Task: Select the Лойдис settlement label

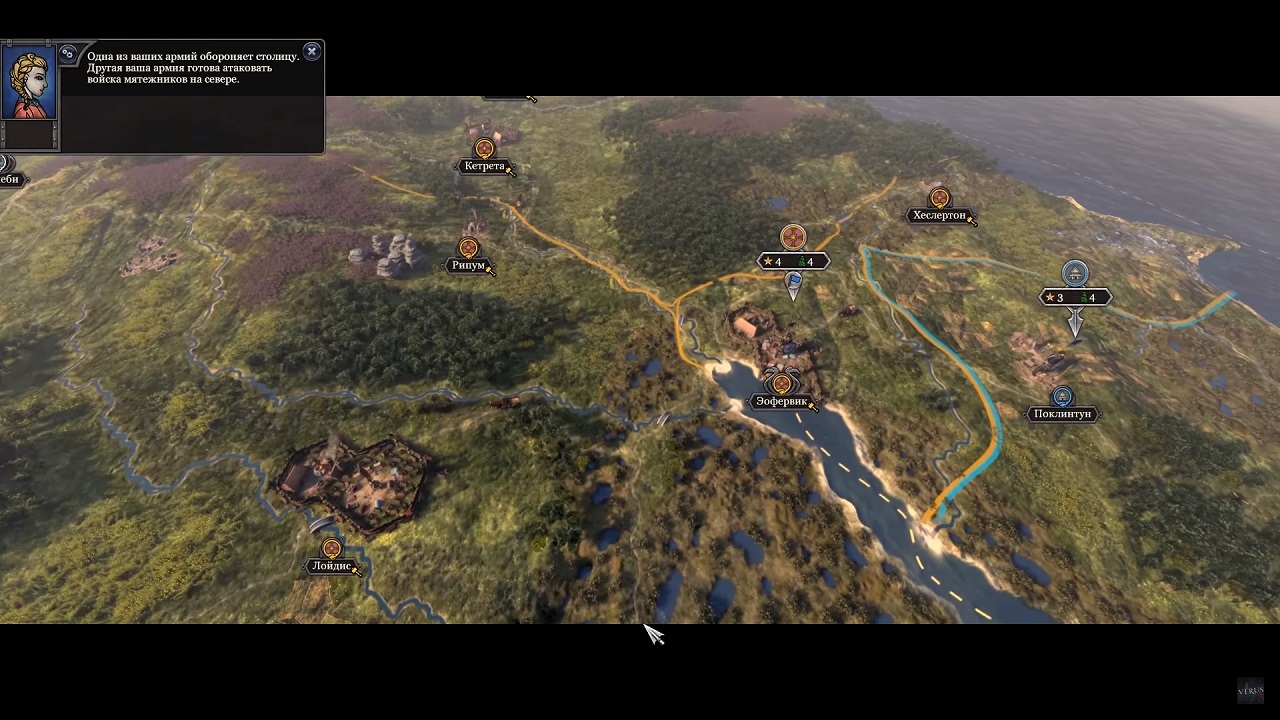Action: coord(331,566)
